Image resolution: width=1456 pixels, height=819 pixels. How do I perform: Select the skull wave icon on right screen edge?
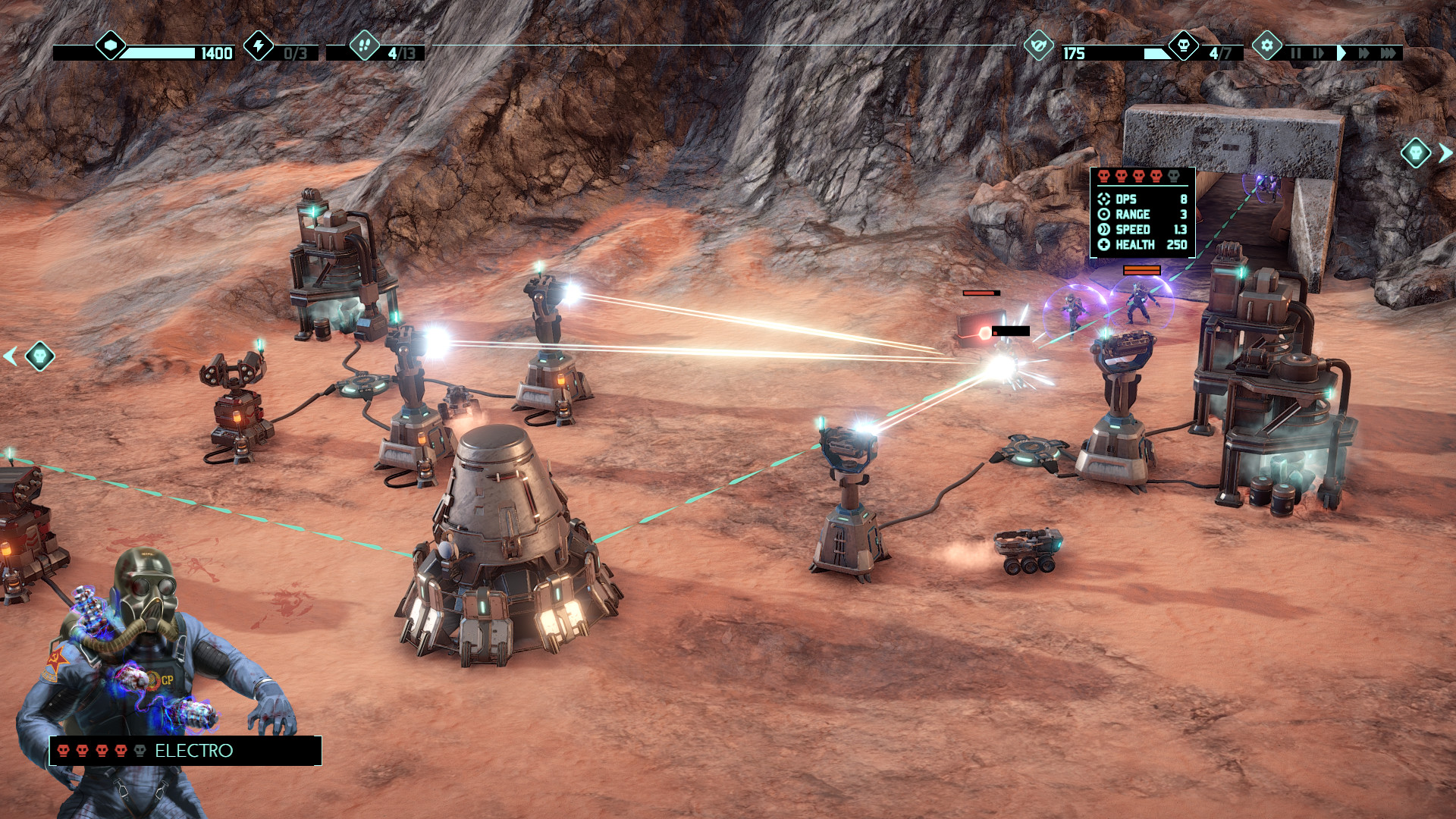pos(1417,152)
